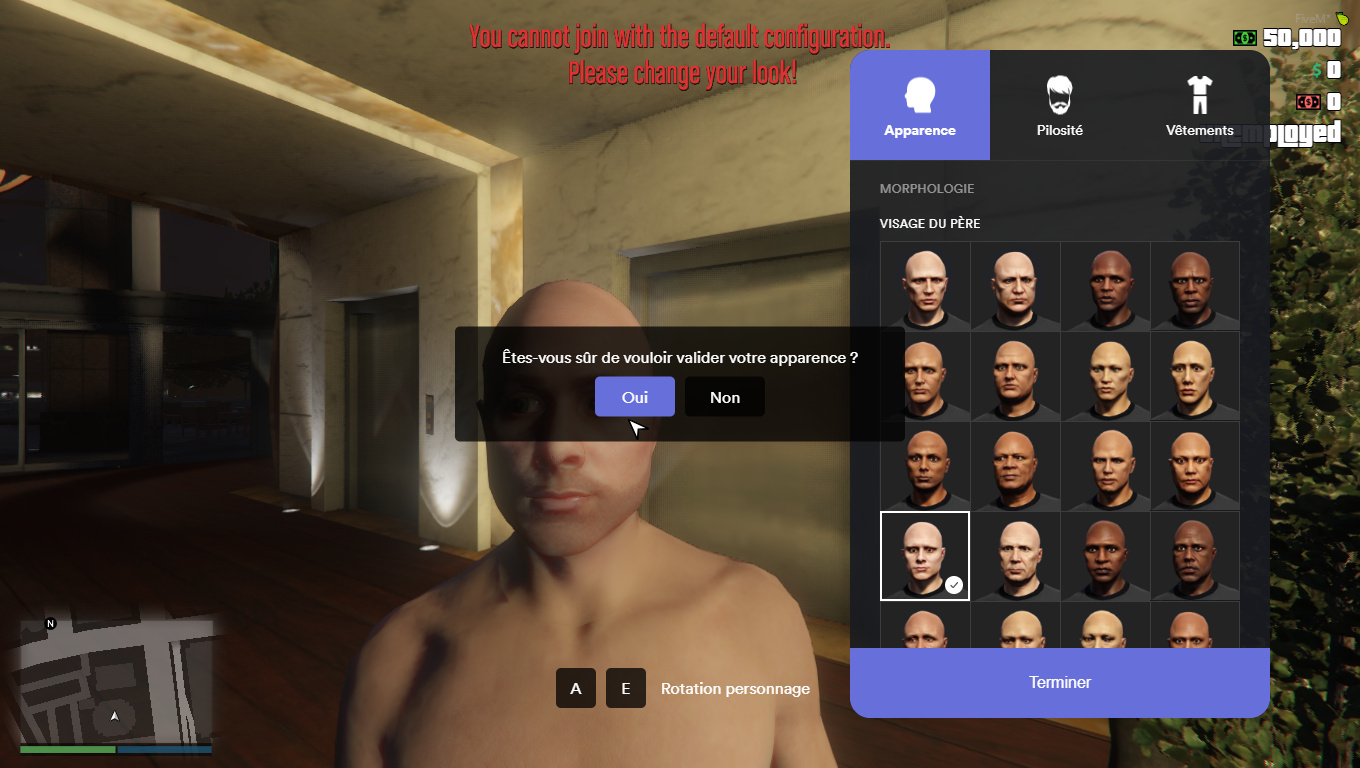Select the Apparence tab
Image resolution: width=1360 pixels, height=768 pixels.
[x=919, y=105]
